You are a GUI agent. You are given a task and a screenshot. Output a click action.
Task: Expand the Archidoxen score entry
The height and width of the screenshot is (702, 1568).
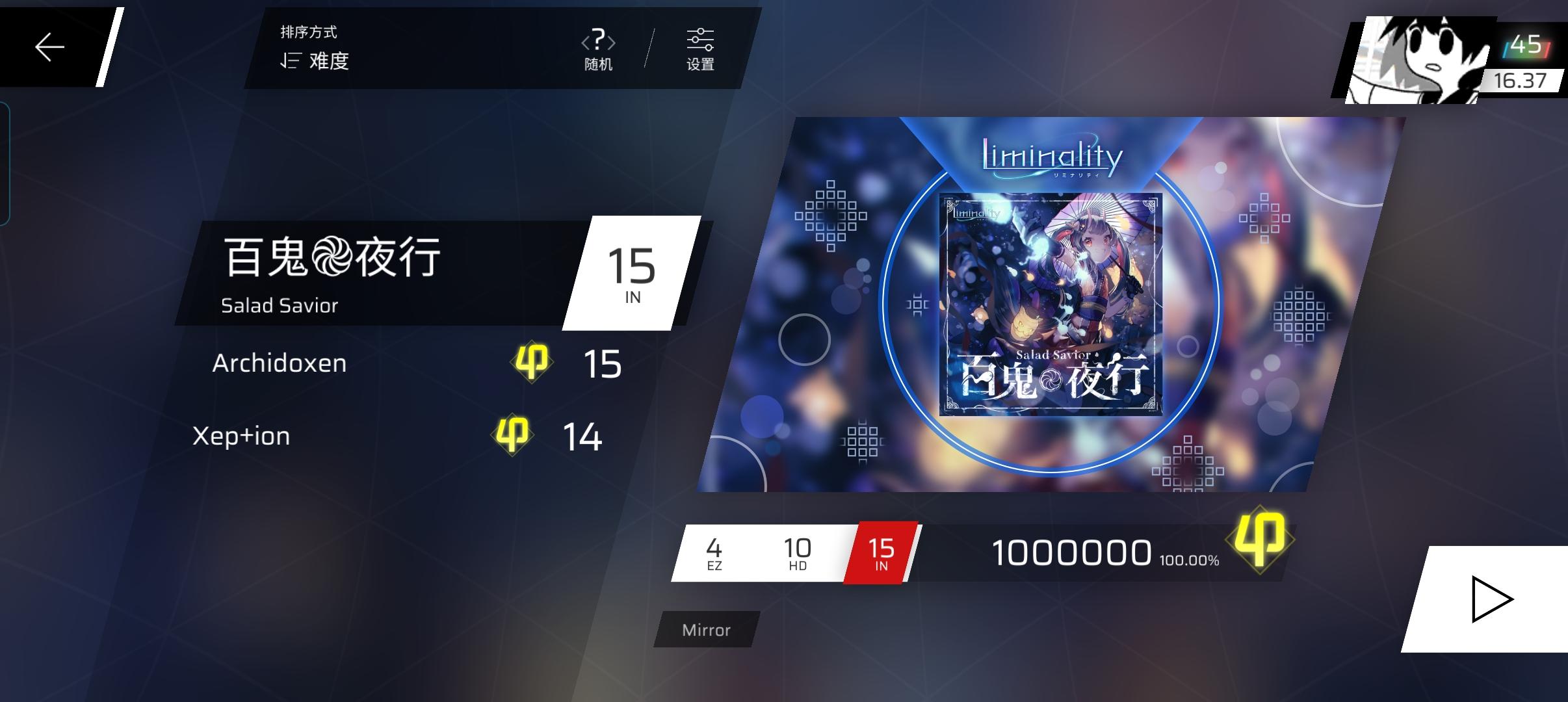(x=280, y=364)
